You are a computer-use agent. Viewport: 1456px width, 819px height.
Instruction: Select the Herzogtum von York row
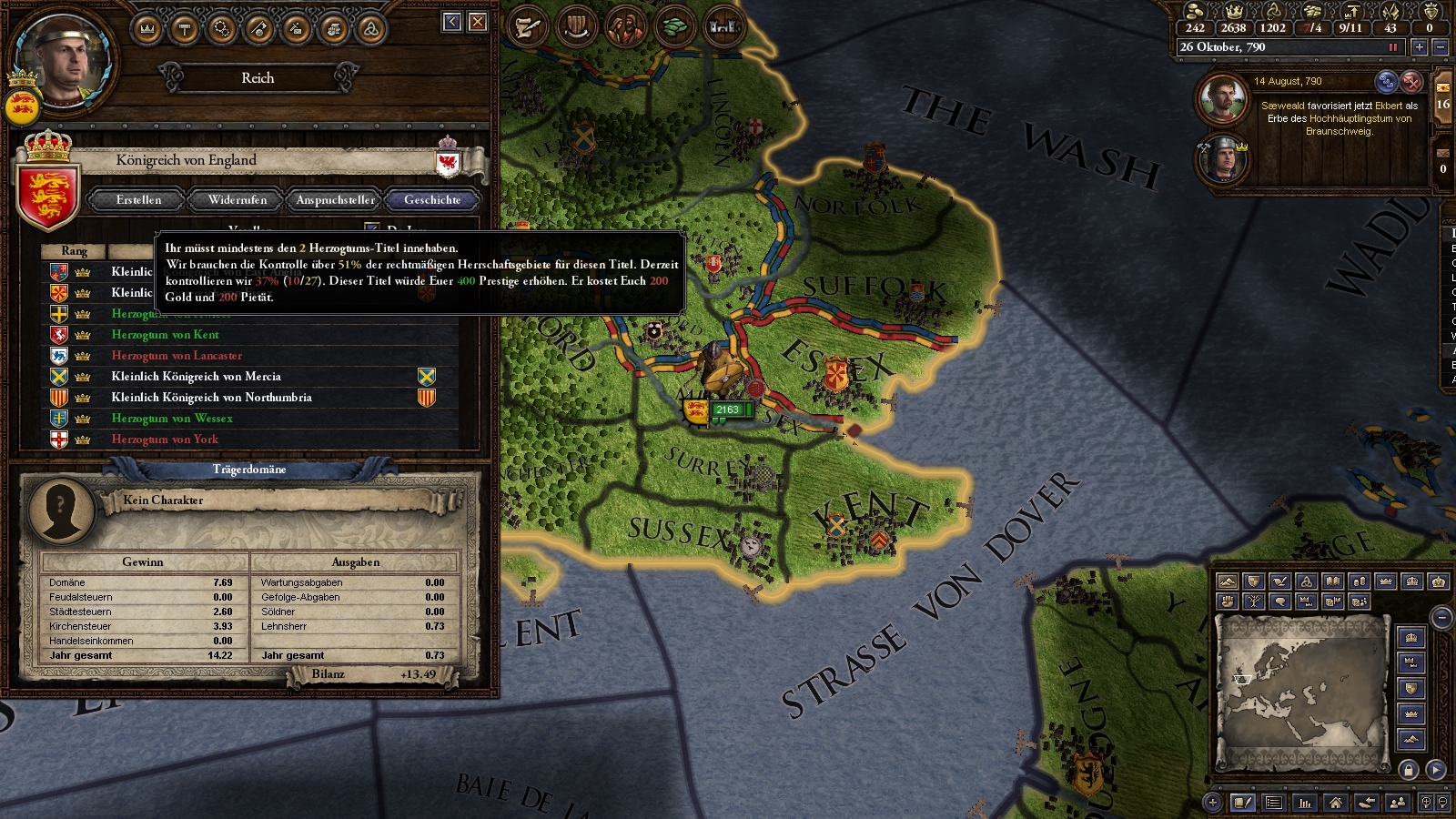coord(165,440)
